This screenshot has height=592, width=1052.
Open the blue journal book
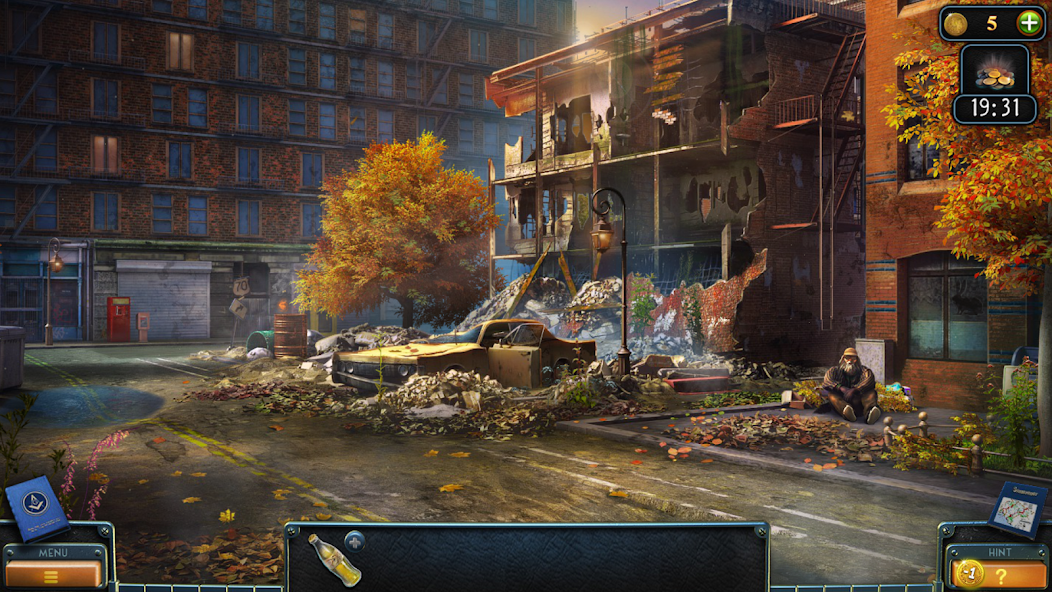[36, 508]
